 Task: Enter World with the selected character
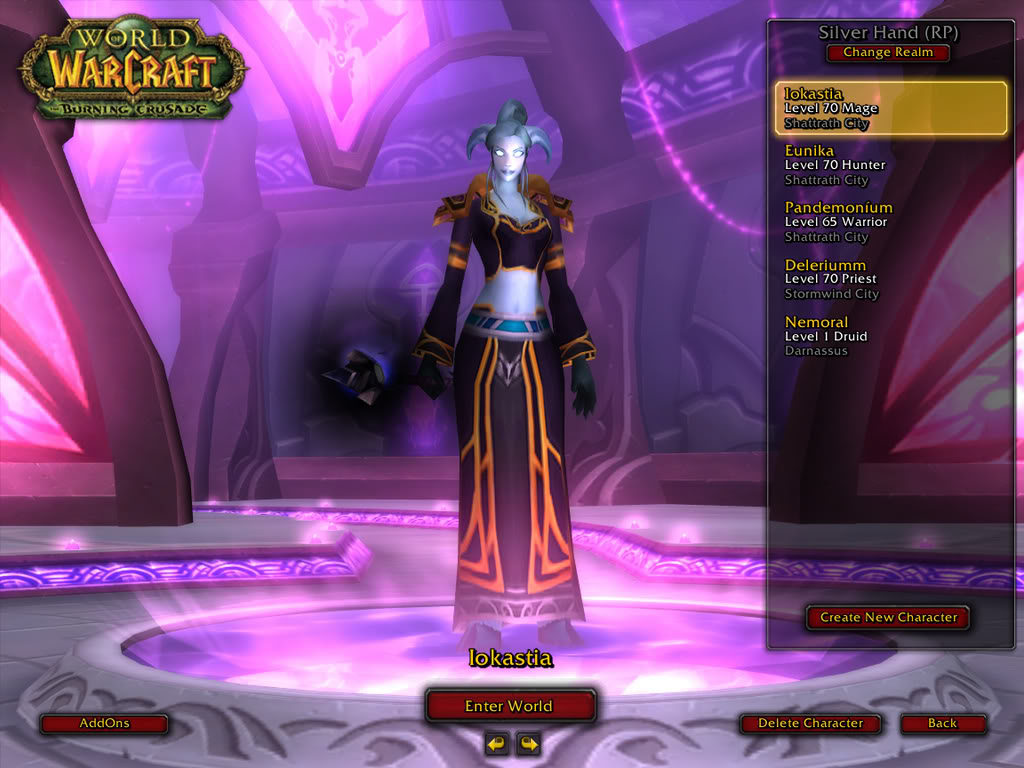tap(510, 706)
